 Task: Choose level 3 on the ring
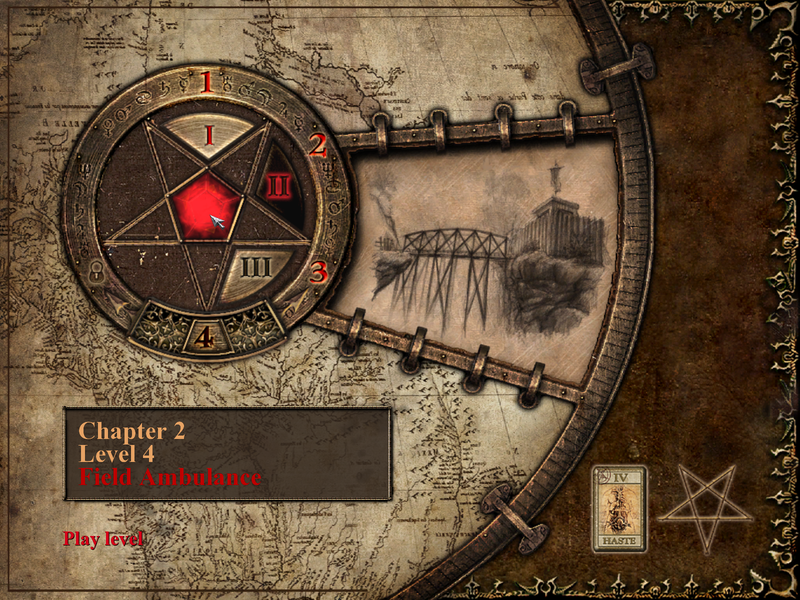click(x=319, y=271)
